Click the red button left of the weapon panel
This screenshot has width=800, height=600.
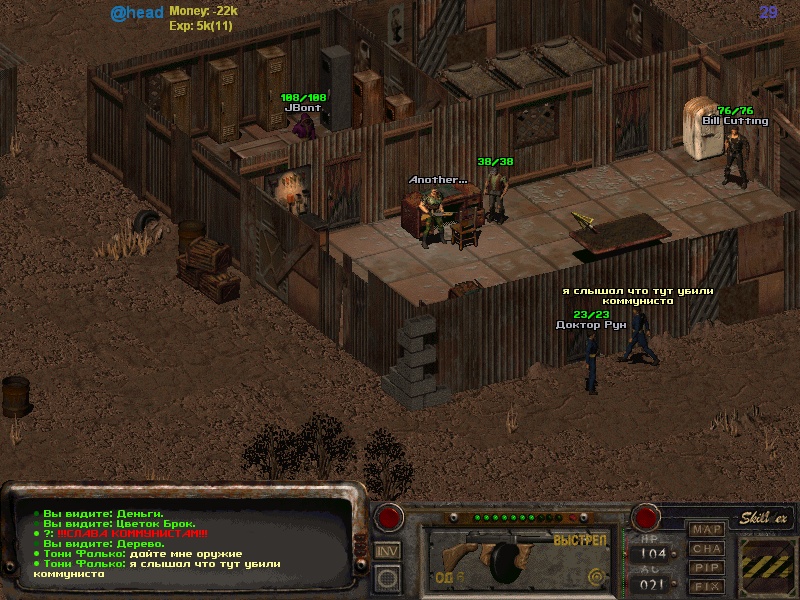[388, 517]
